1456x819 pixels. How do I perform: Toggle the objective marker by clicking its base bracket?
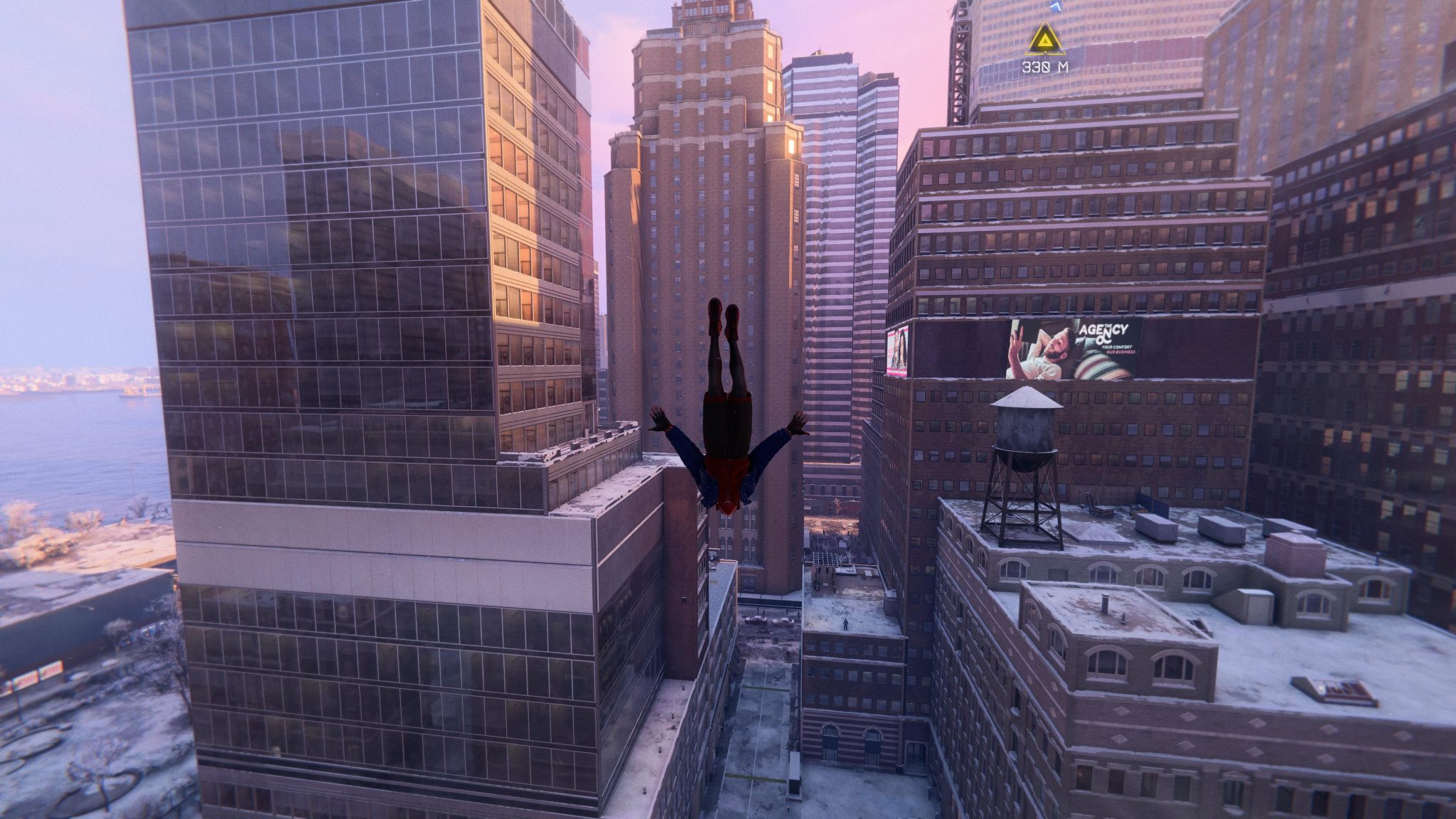pyautogui.click(x=1045, y=53)
